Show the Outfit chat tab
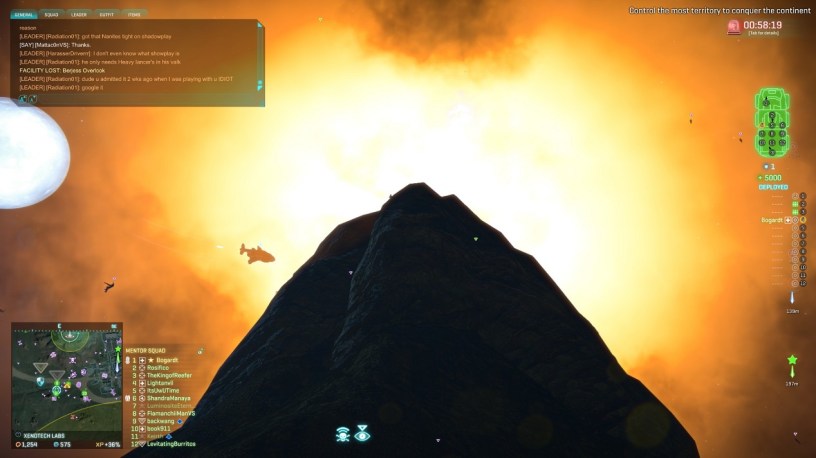Viewport: 816px width, 458px height. (x=107, y=15)
